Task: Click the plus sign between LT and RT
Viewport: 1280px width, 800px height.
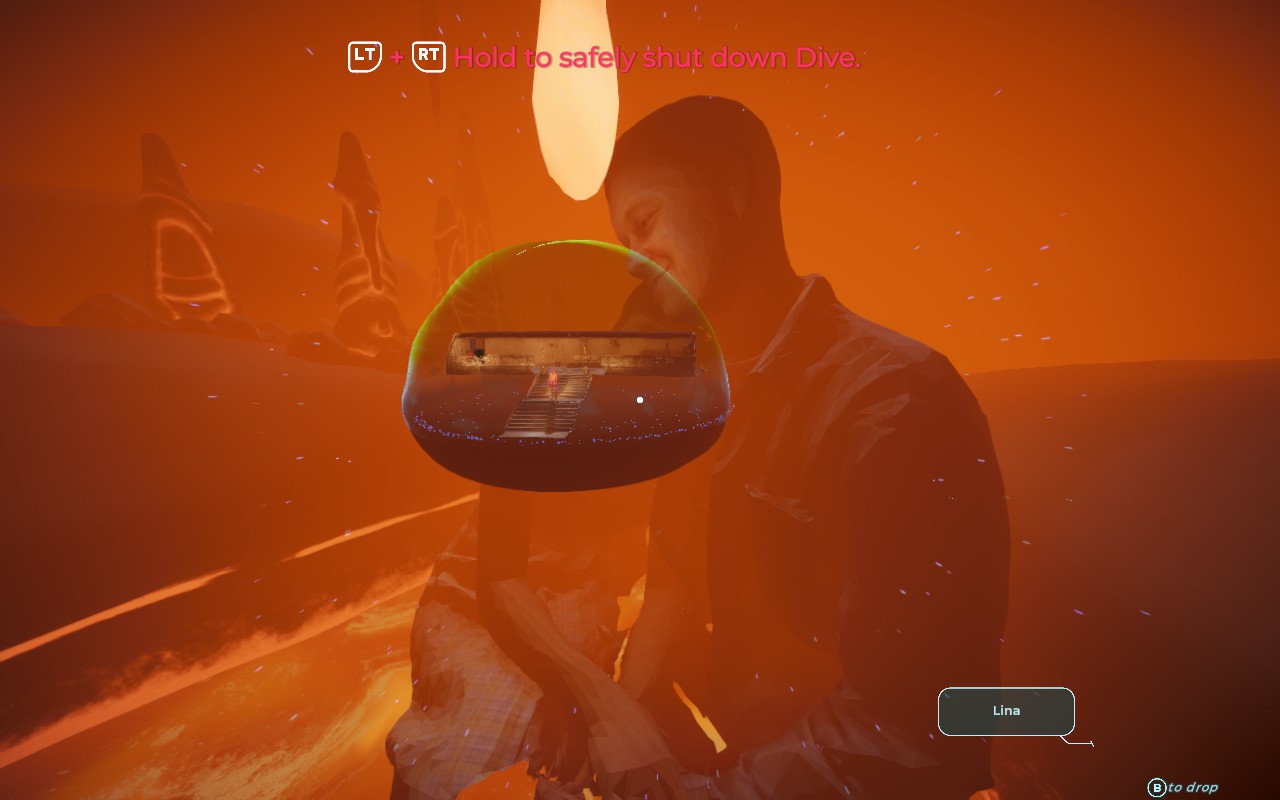Action: (x=396, y=57)
